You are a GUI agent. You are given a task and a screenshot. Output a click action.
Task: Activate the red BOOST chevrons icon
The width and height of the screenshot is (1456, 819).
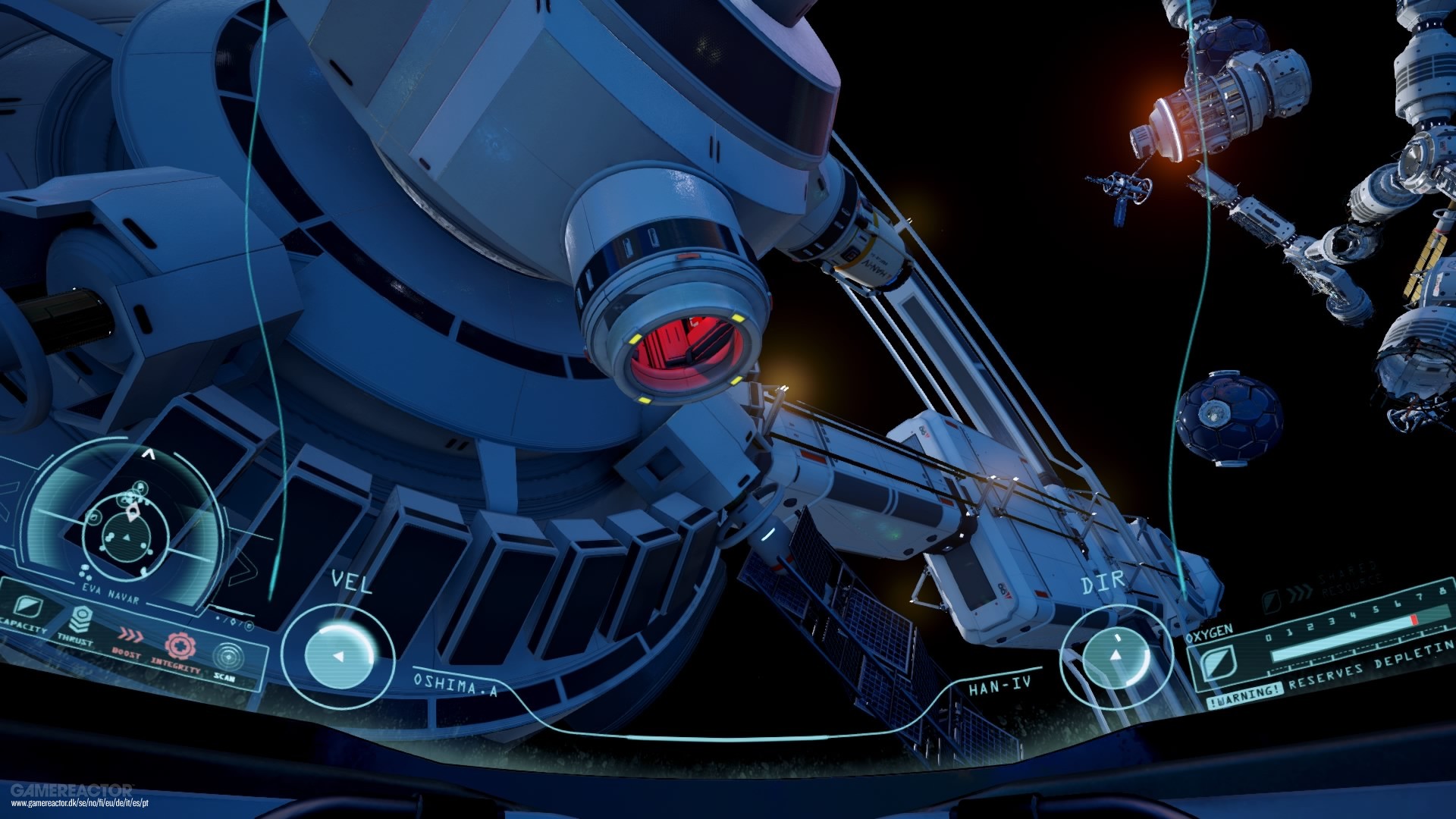tap(131, 636)
